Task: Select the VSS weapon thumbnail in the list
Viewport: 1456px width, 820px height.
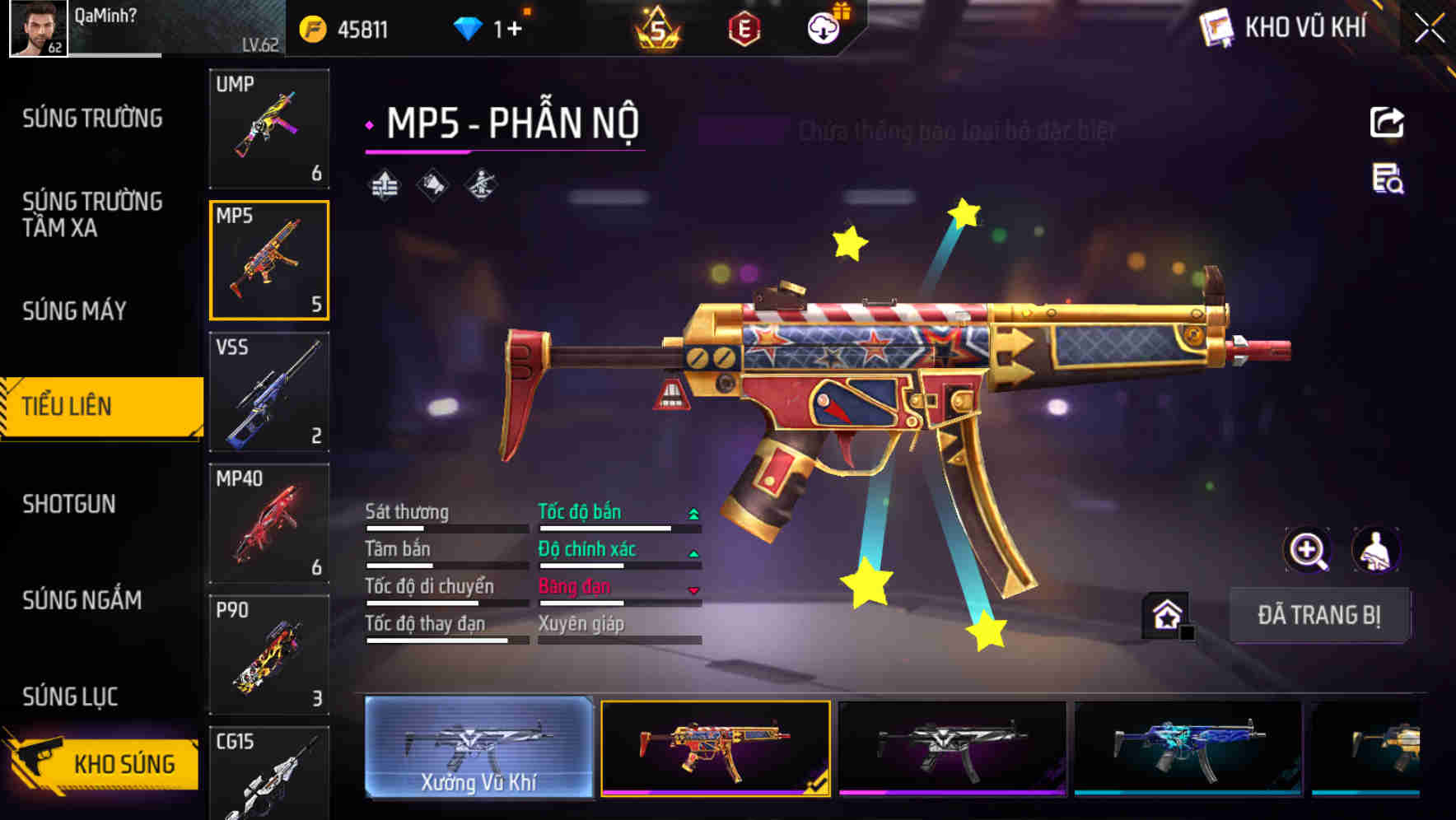Action: point(269,394)
